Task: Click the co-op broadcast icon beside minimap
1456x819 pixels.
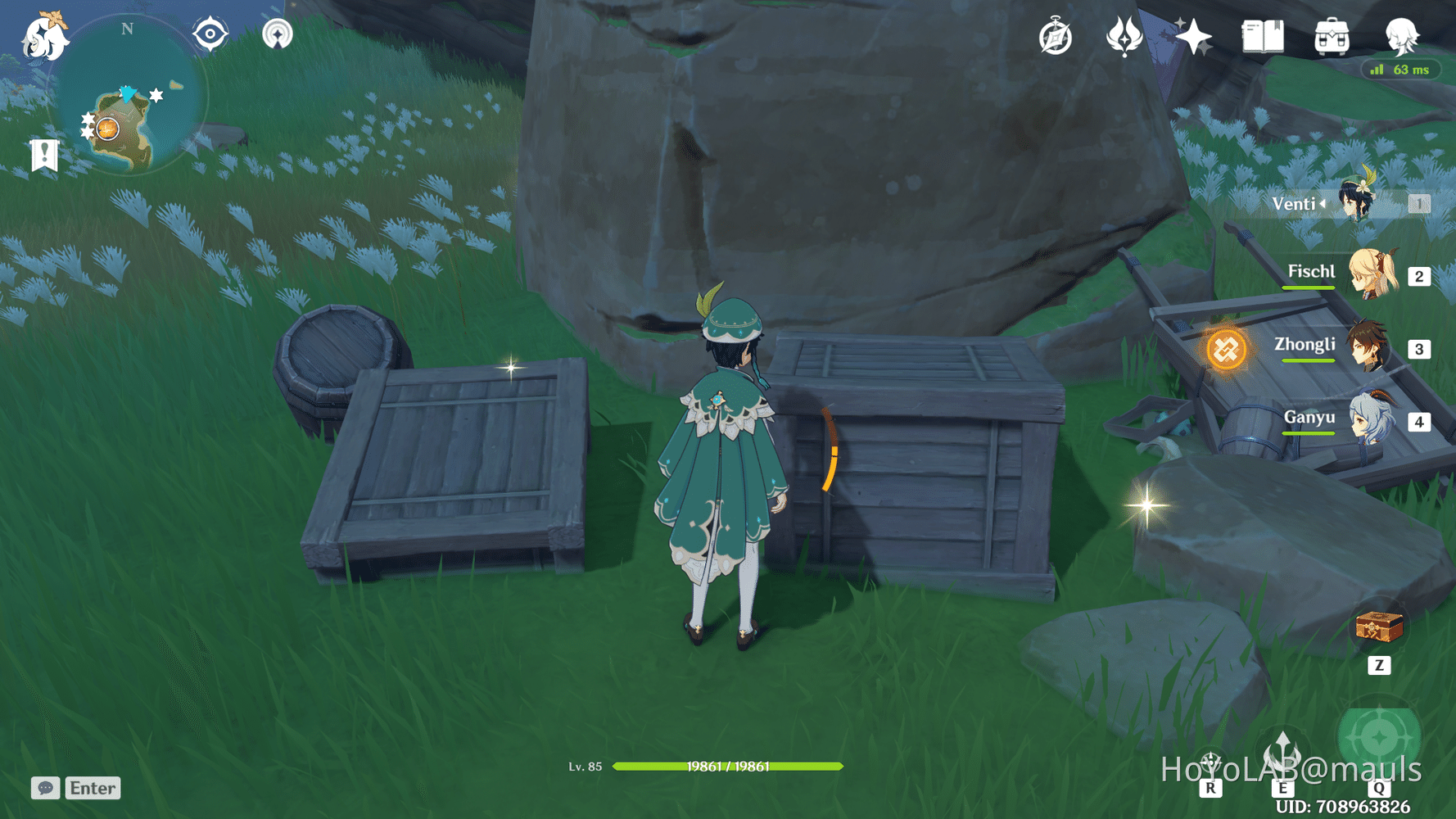Action: click(278, 33)
